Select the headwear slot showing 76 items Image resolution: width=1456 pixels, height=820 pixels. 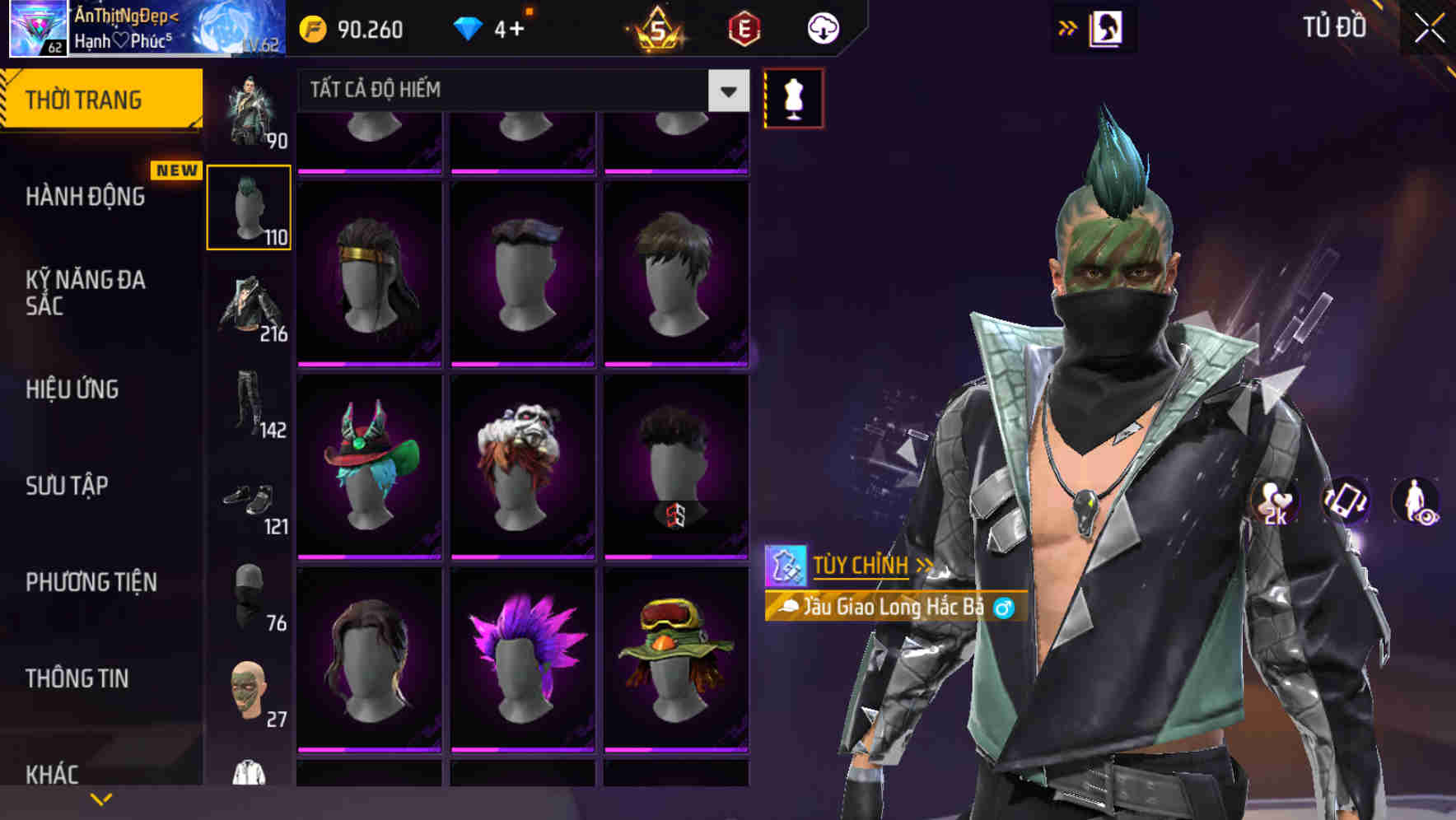click(x=250, y=593)
